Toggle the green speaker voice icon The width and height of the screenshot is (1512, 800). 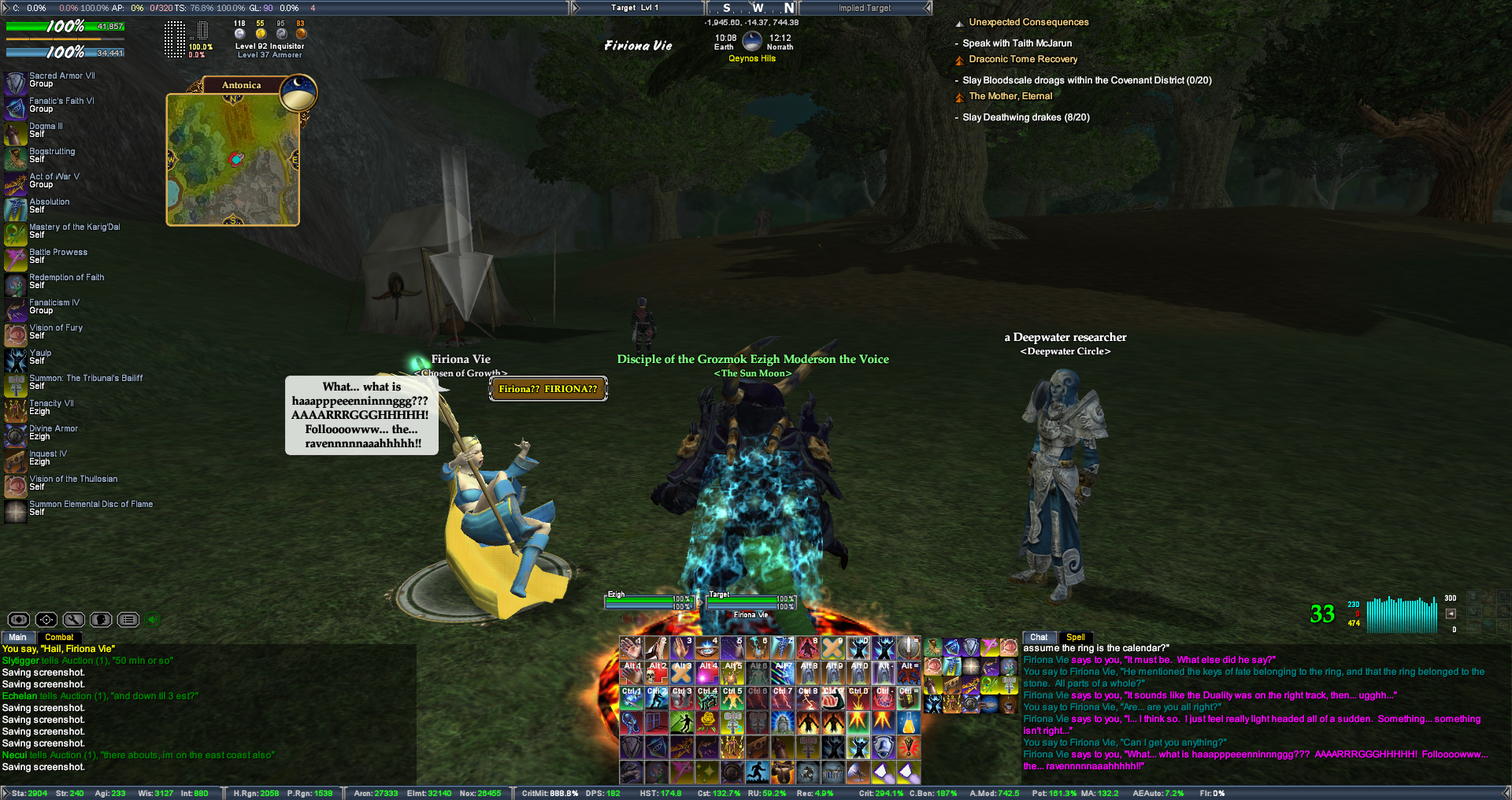154,620
